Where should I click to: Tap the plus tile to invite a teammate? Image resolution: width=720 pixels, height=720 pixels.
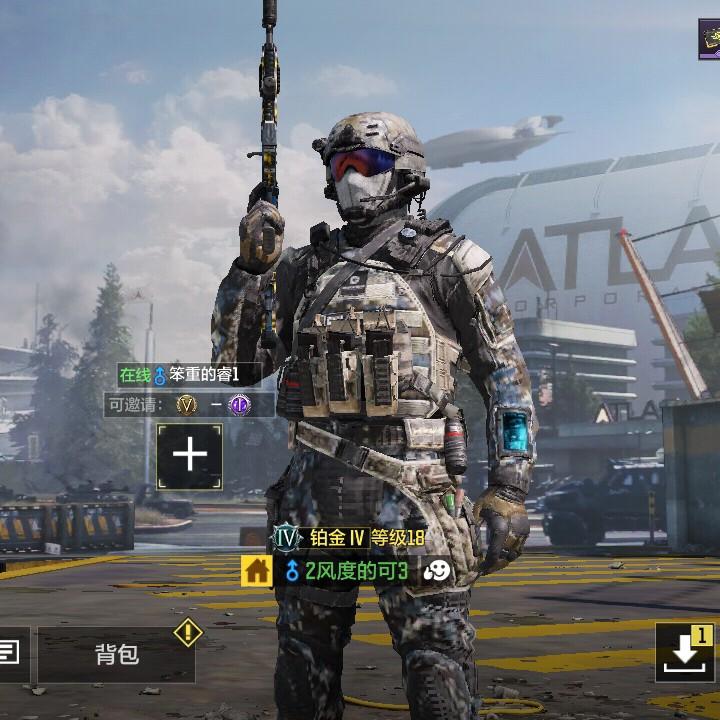189,456
